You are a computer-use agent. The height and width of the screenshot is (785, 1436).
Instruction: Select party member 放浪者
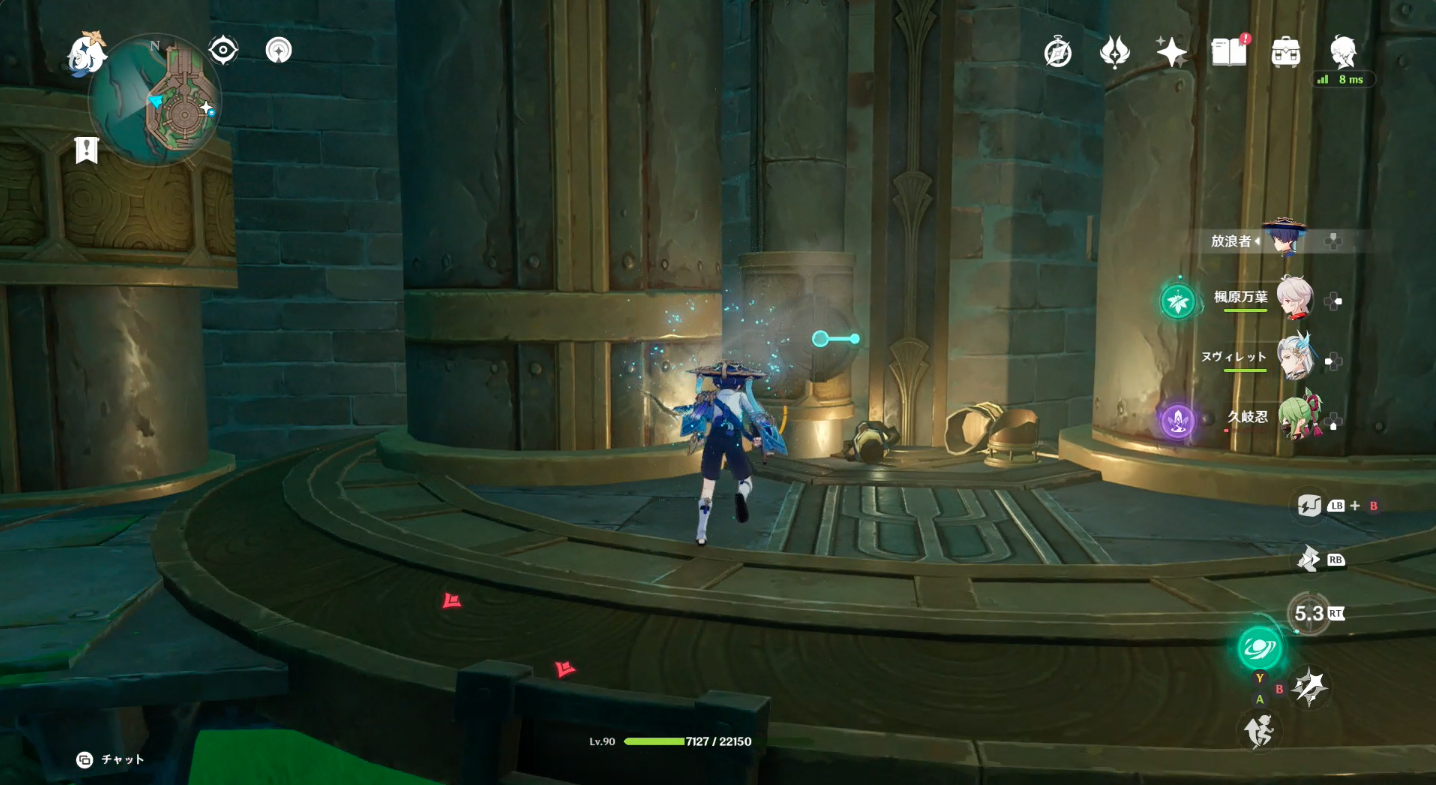[x=1280, y=241]
